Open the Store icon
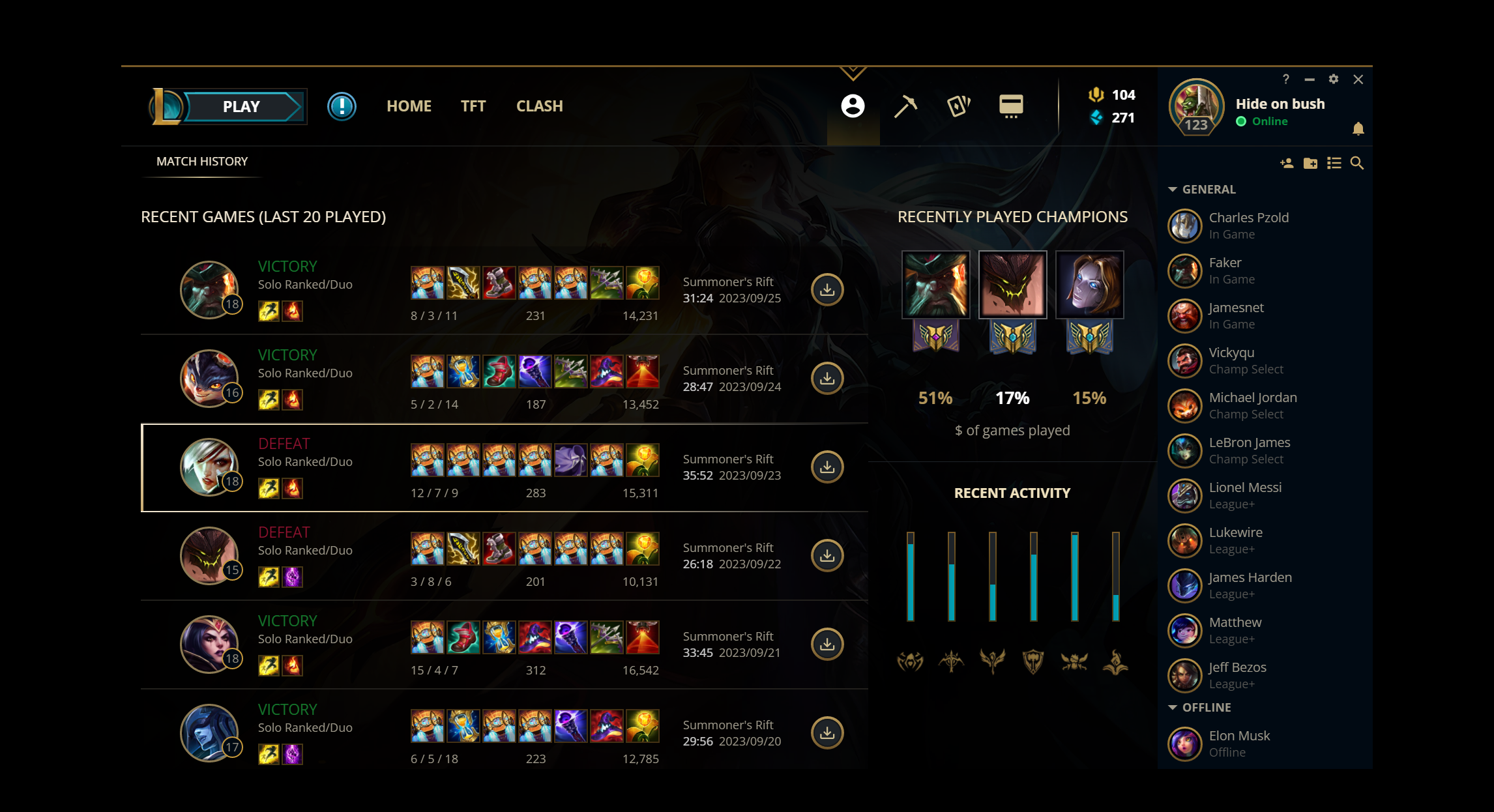1494x812 pixels. tap(1011, 106)
